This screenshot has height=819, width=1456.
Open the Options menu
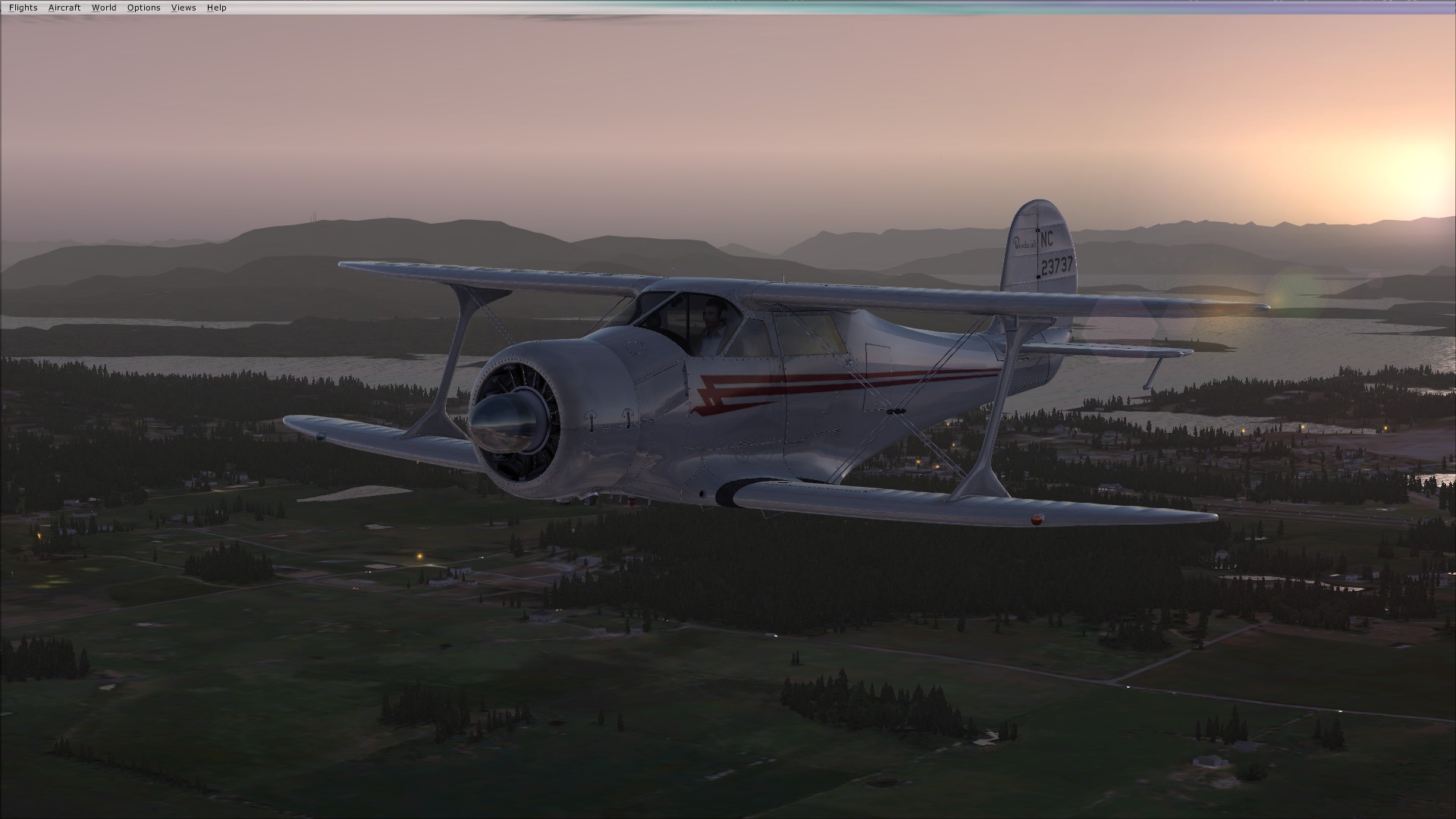pyautogui.click(x=143, y=8)
